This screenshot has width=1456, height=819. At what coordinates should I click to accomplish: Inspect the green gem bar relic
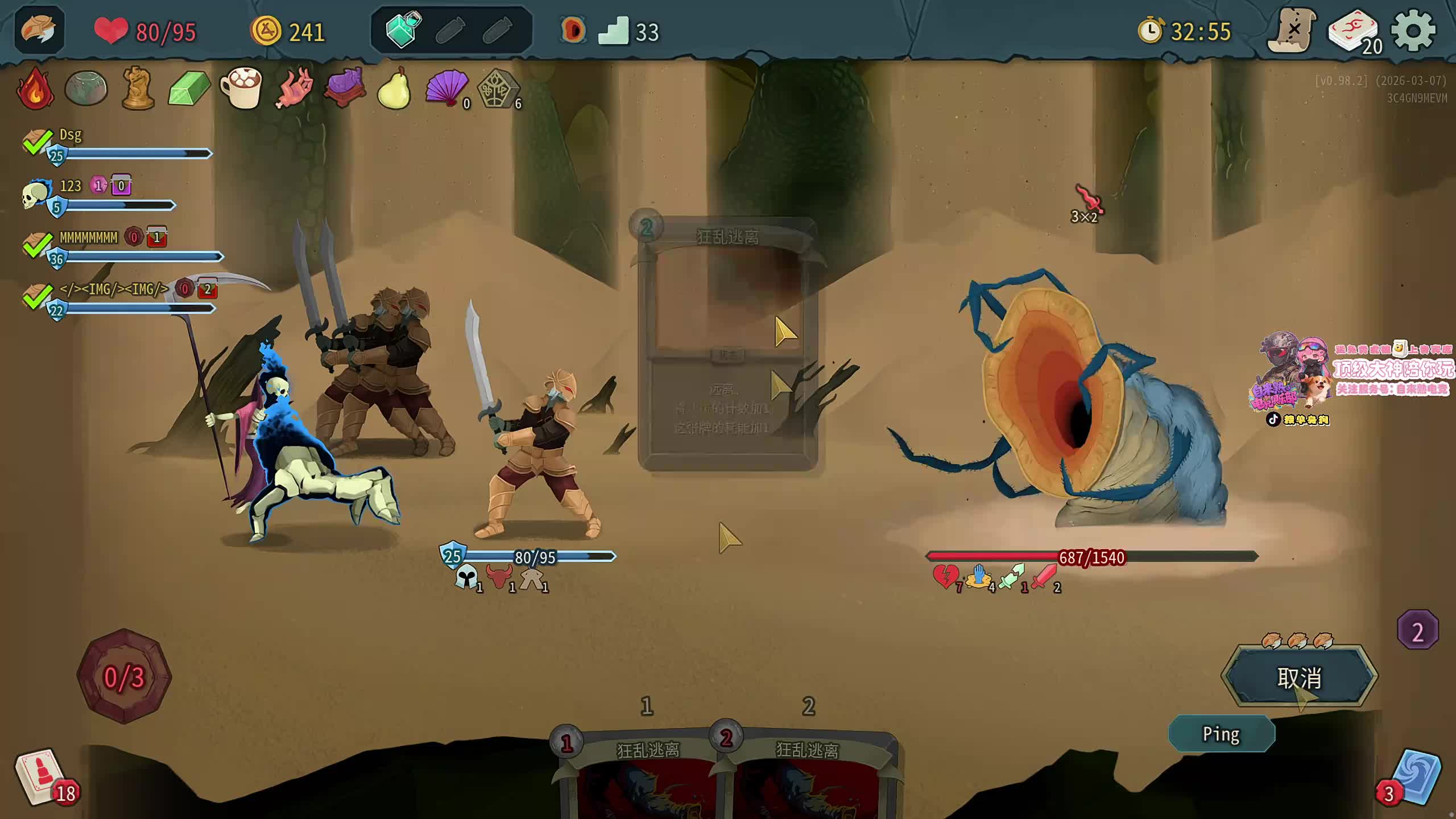pyautogui.click(x=189, y=88)
